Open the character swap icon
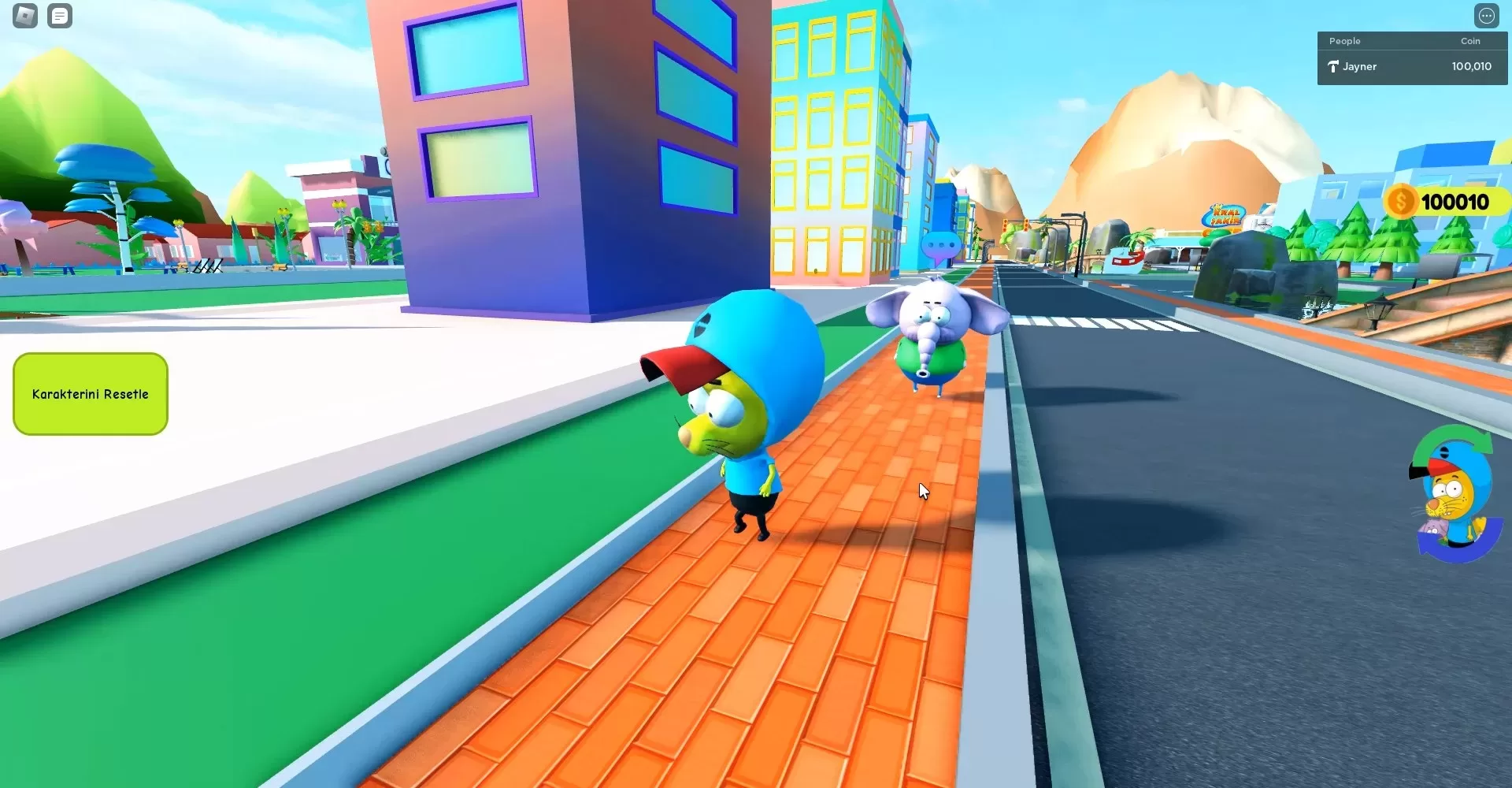Screen dimensions: 1512x788 coord(1454,495)
